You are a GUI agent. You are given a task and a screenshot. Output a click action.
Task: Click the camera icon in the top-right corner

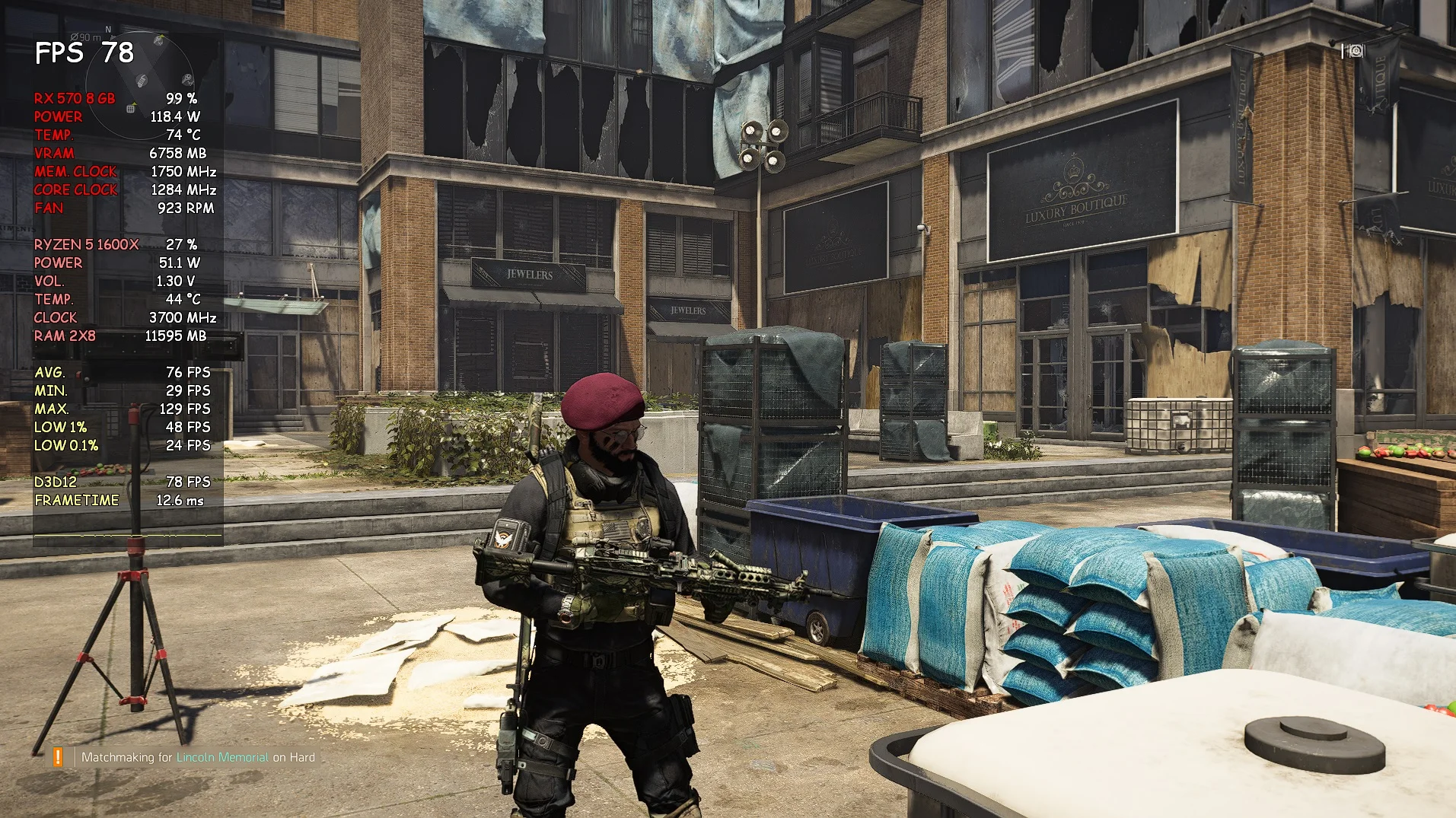pos(1355,52)
